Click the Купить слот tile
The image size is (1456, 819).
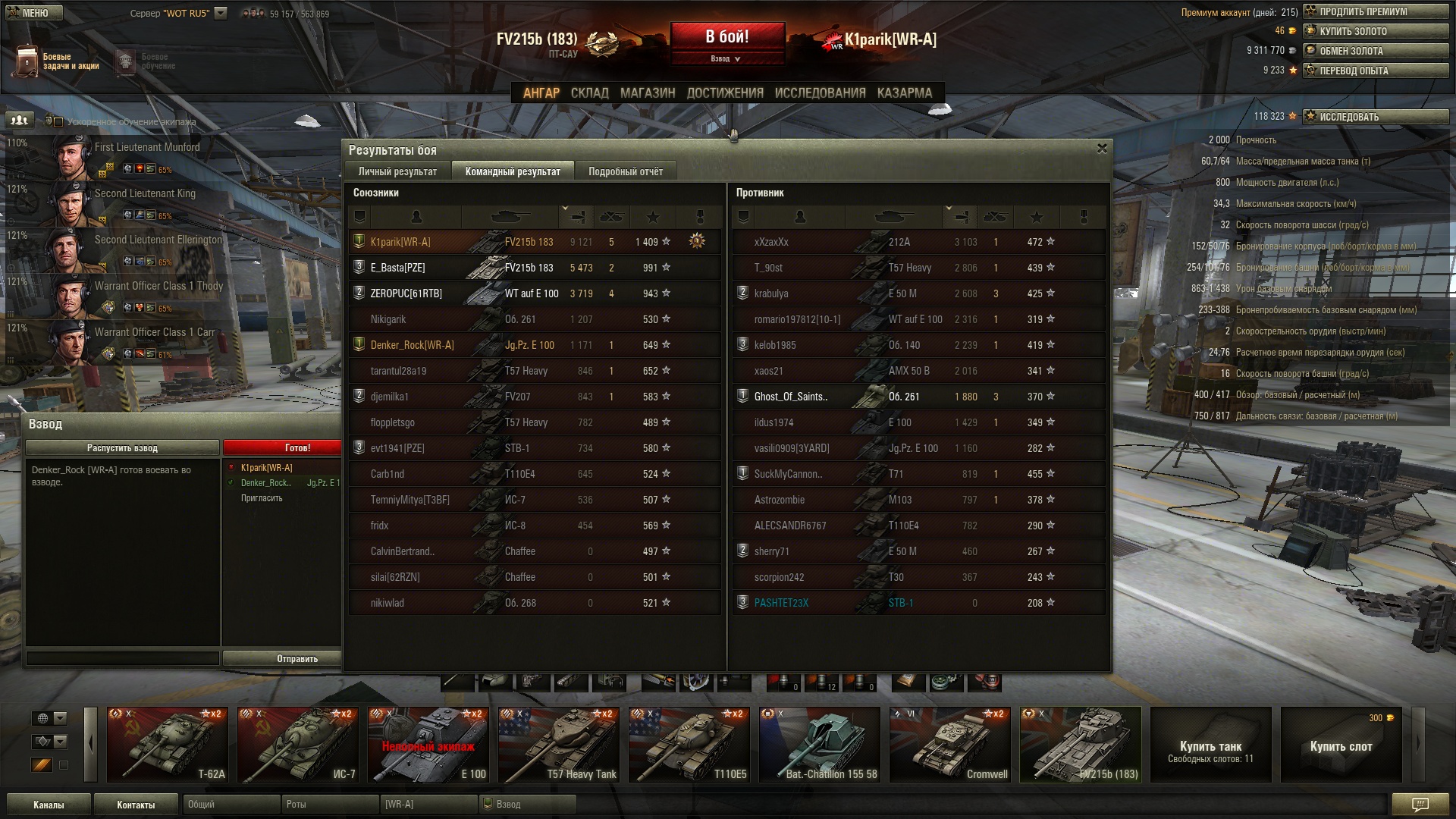click(1341, 745)
